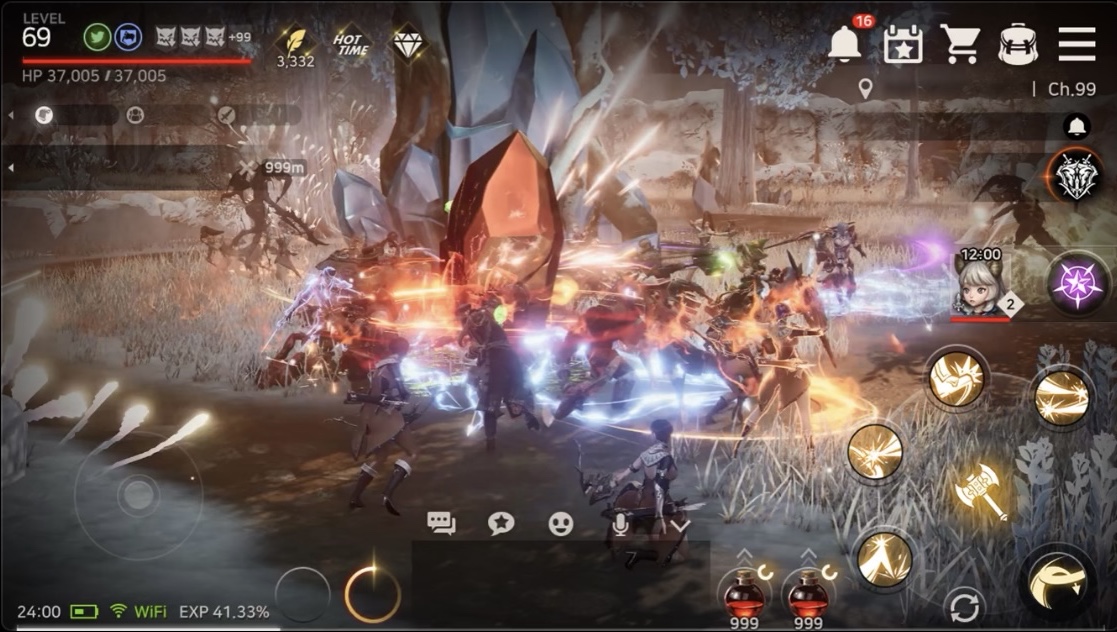
Task: Open the hamburger main menu
Action: (1077, 44)
